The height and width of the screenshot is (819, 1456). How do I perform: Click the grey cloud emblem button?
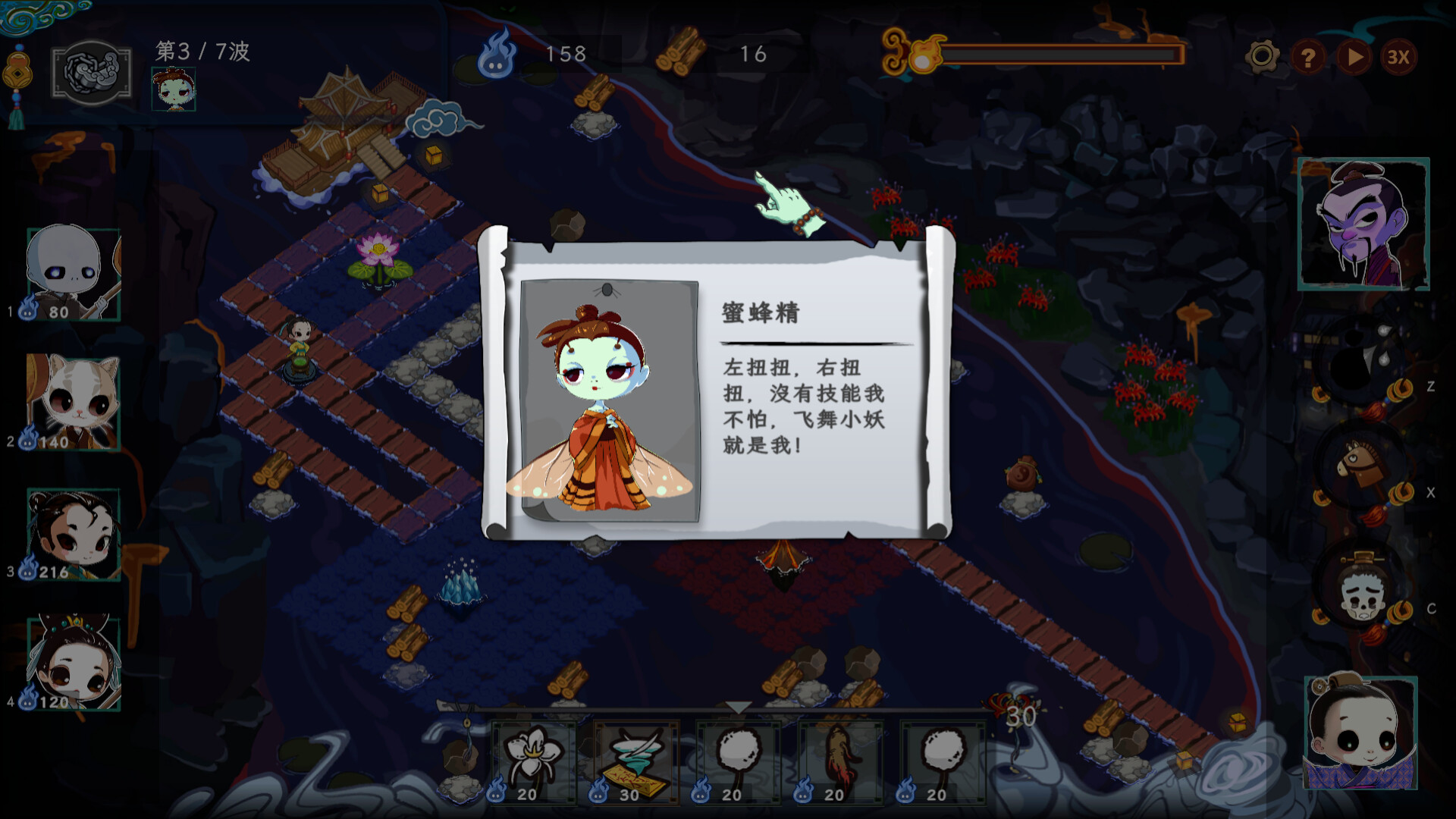[x=92, y=73]
